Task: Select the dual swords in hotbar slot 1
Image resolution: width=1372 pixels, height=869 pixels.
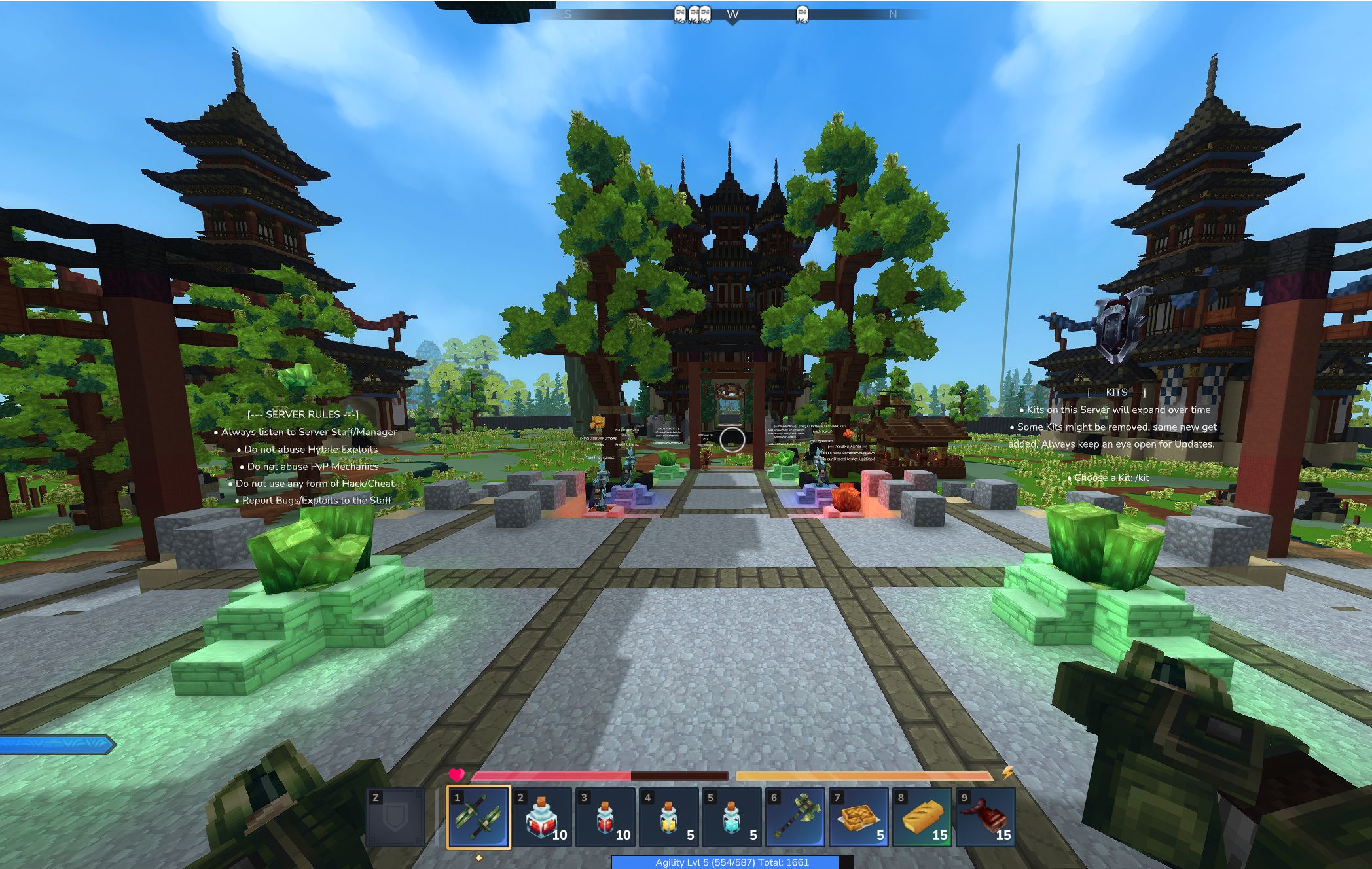Action: point(478,817)
